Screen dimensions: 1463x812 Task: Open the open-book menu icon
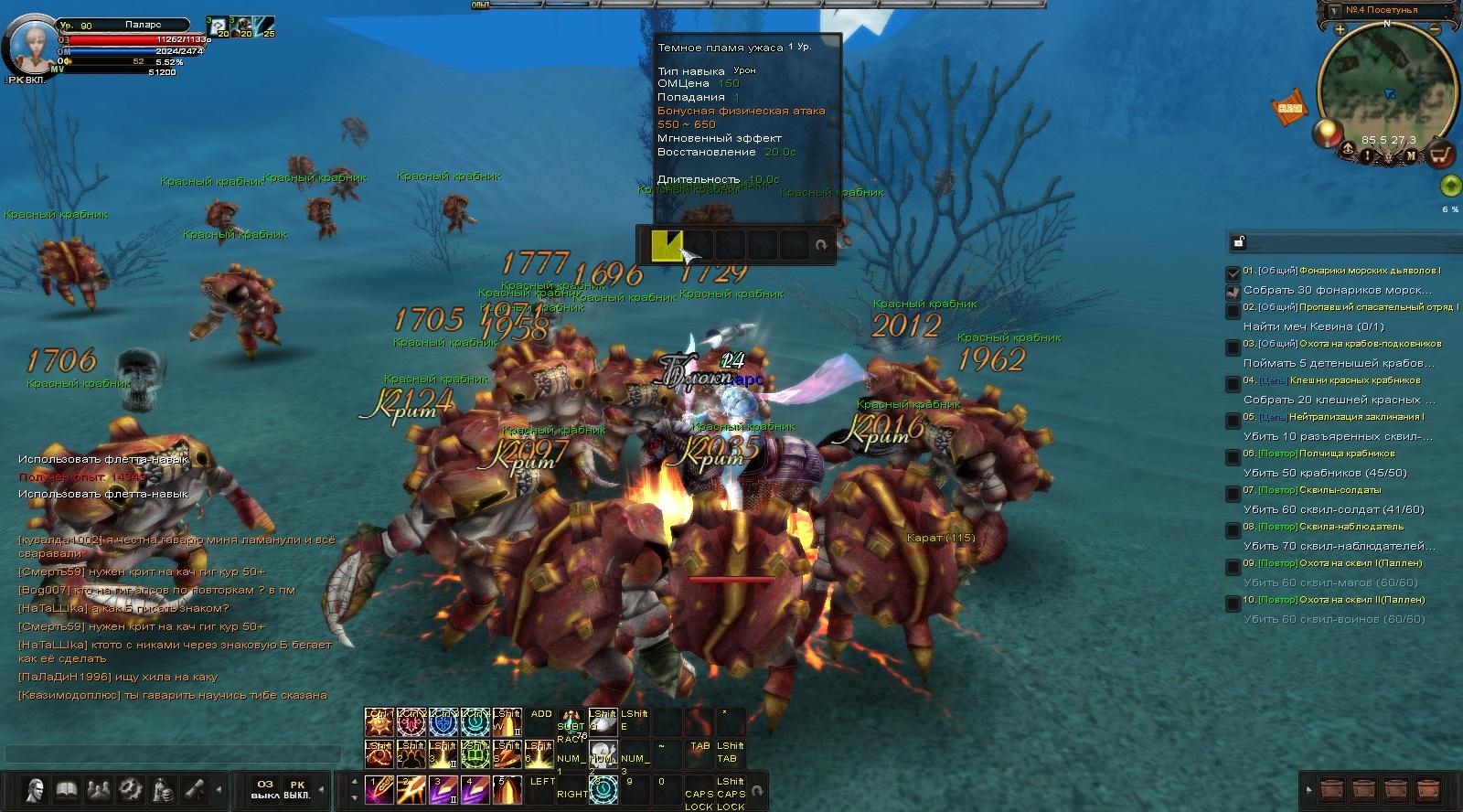(x=67, y=789)
